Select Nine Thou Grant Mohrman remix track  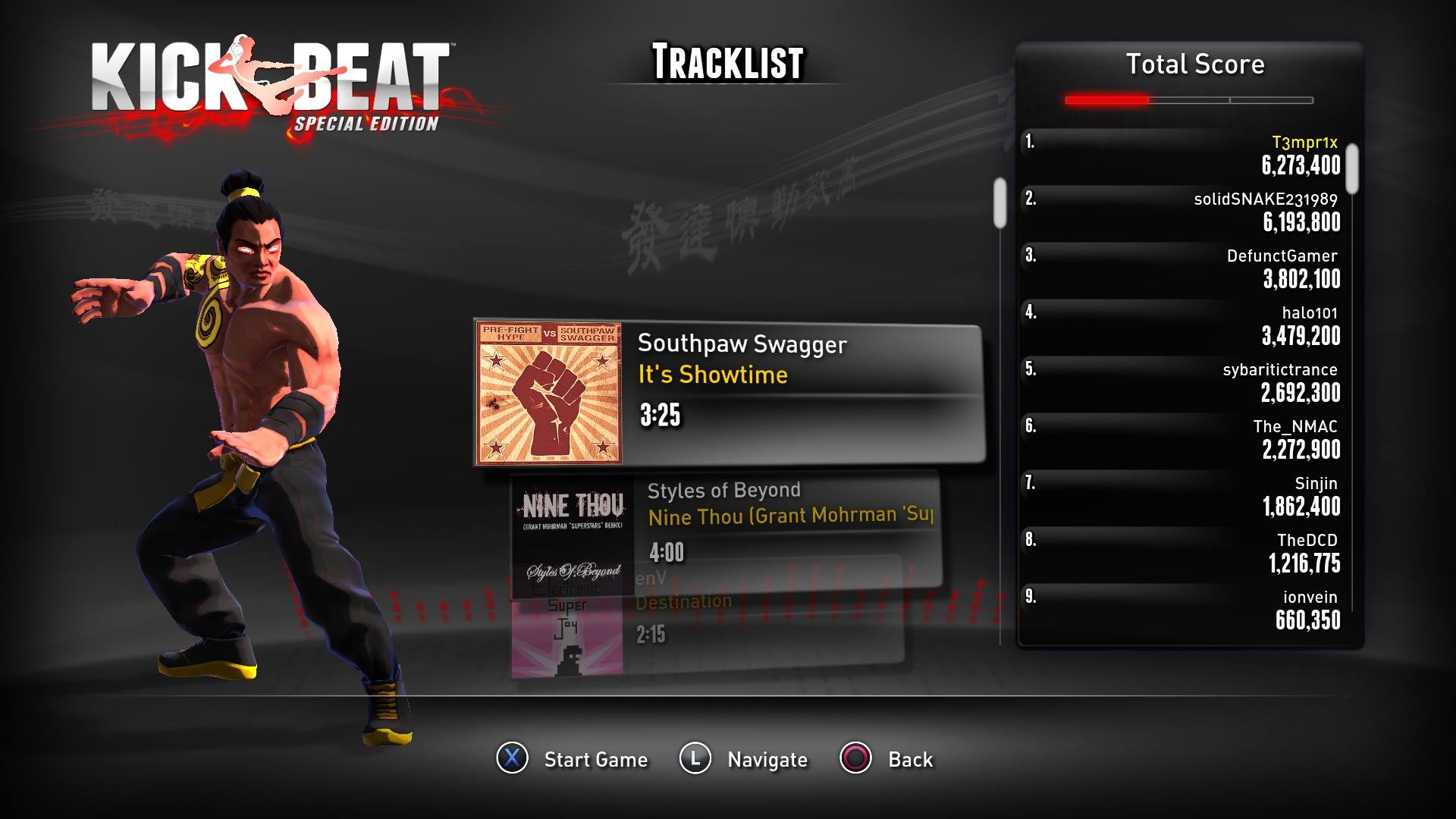tap(789, 516)
